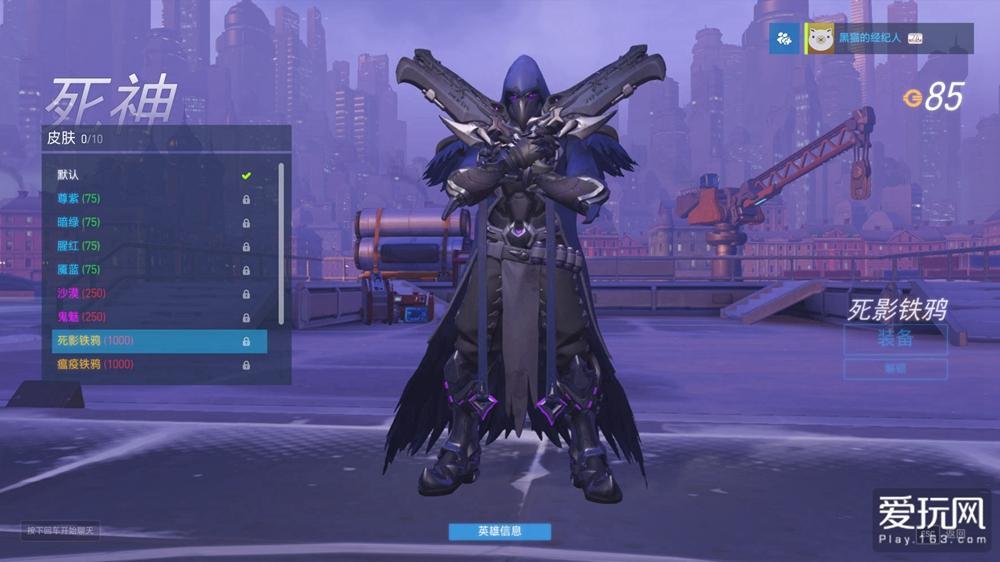
Task: Choose the 沙漠 (250) skin
Action: click(x=150, y=293)
